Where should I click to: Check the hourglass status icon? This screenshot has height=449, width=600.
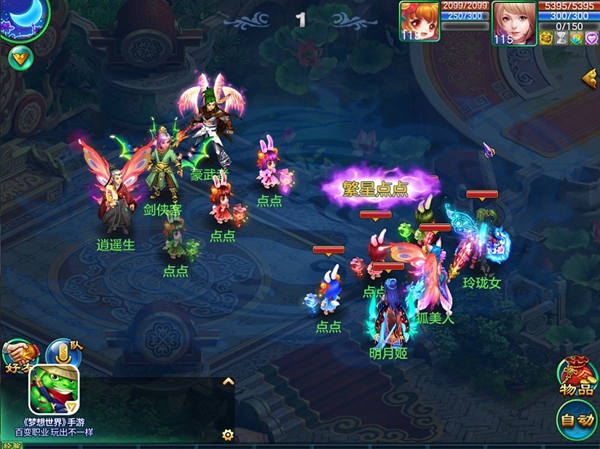click(562, 38)
